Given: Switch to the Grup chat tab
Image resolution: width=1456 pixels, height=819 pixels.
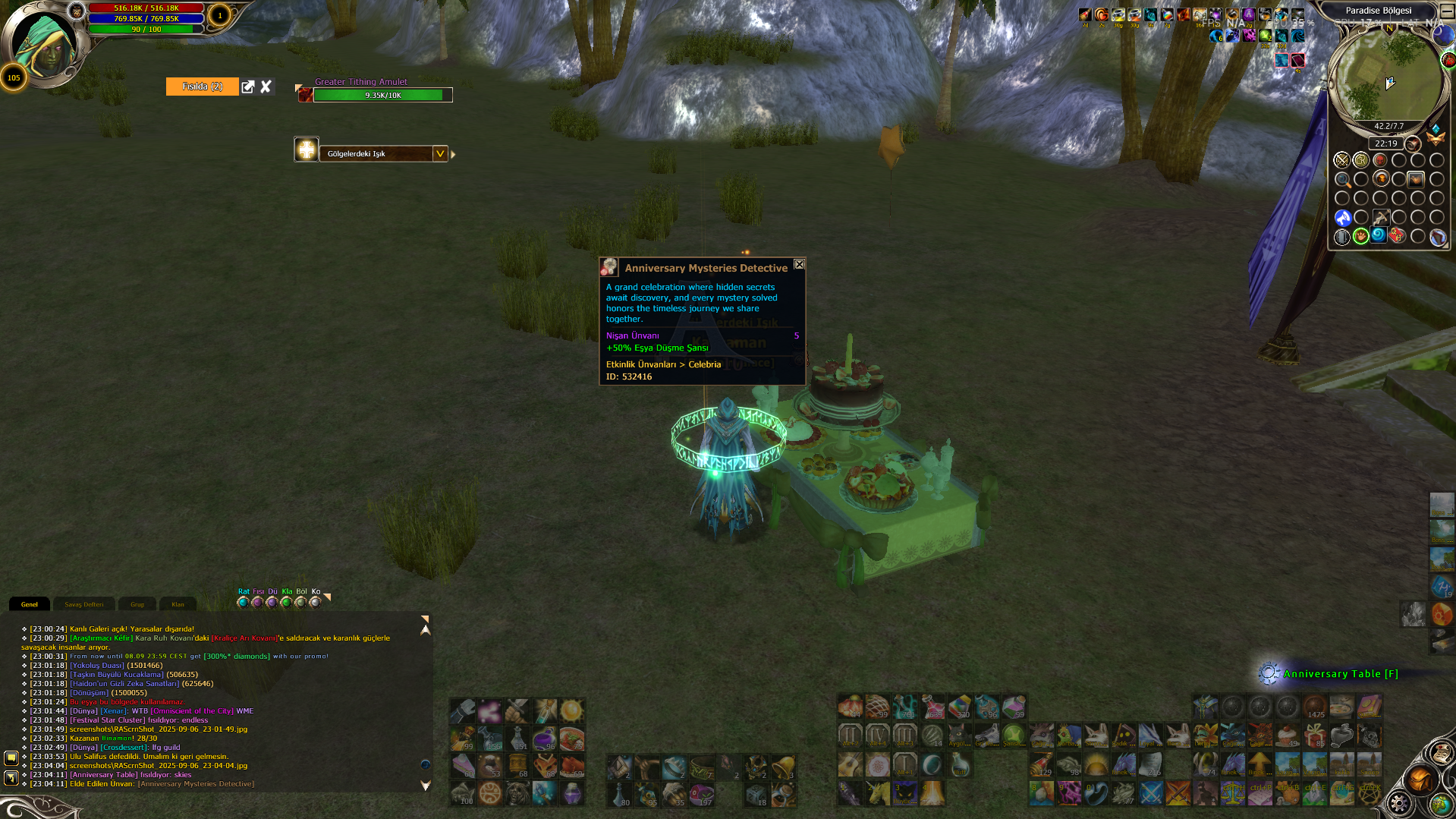Looking at the screenshot, I should [x=137, y=604].
